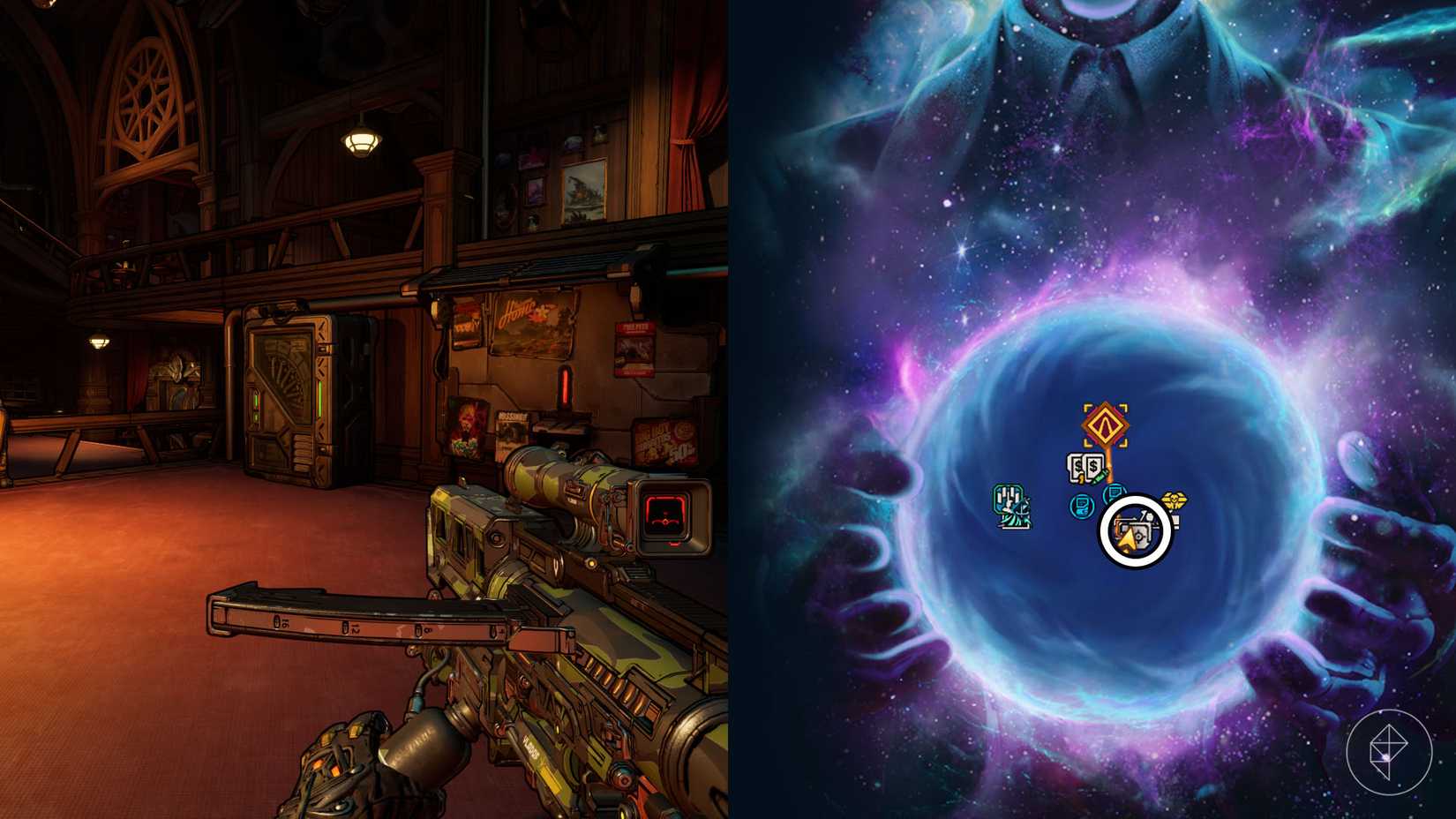This screenshot has width=1456, height=819.
Task: Click the dollar-sign money vending machine icon
Action: pos(1084,466)
